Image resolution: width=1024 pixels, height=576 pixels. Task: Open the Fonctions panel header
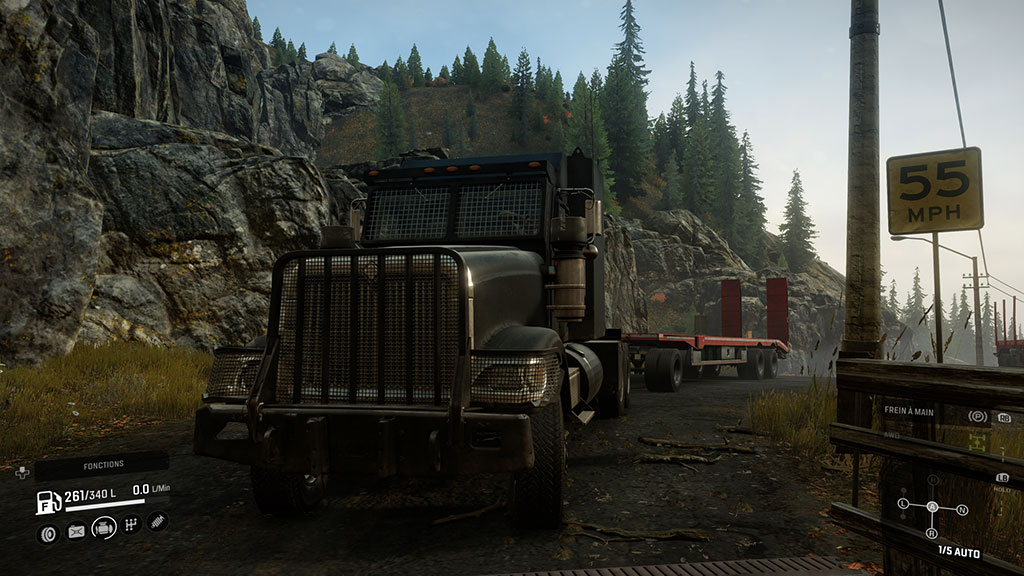pyautogui.click(x=103, y=465)
